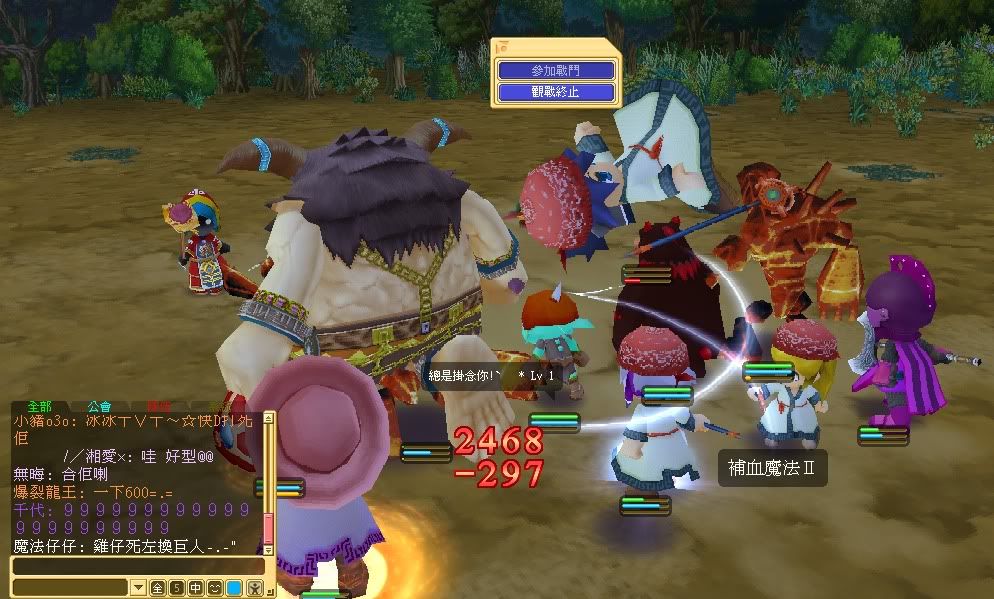Click the 5 chat option button
This screenshot has width=994, height=599.
[x=176, y=587]
